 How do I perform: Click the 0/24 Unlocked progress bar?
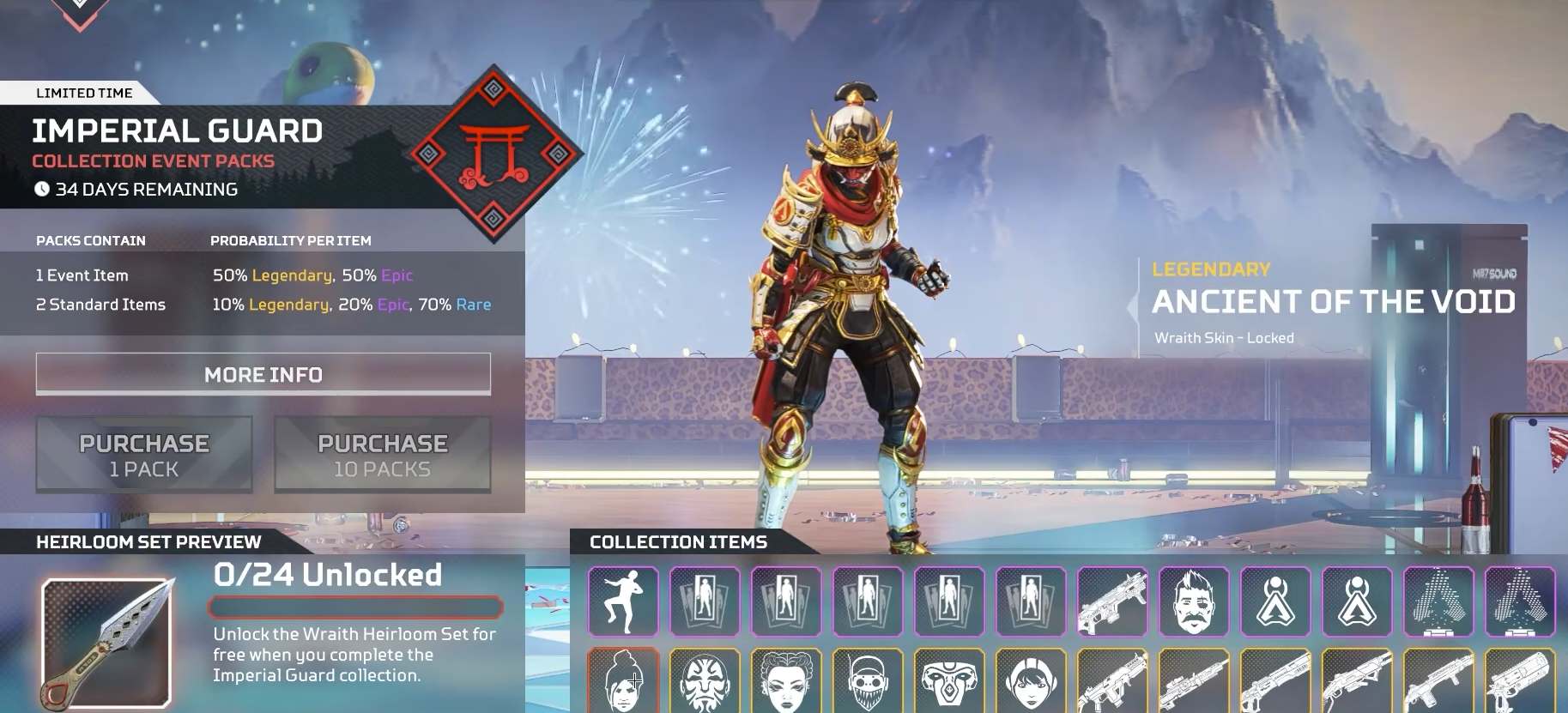(x=354, y=607)
